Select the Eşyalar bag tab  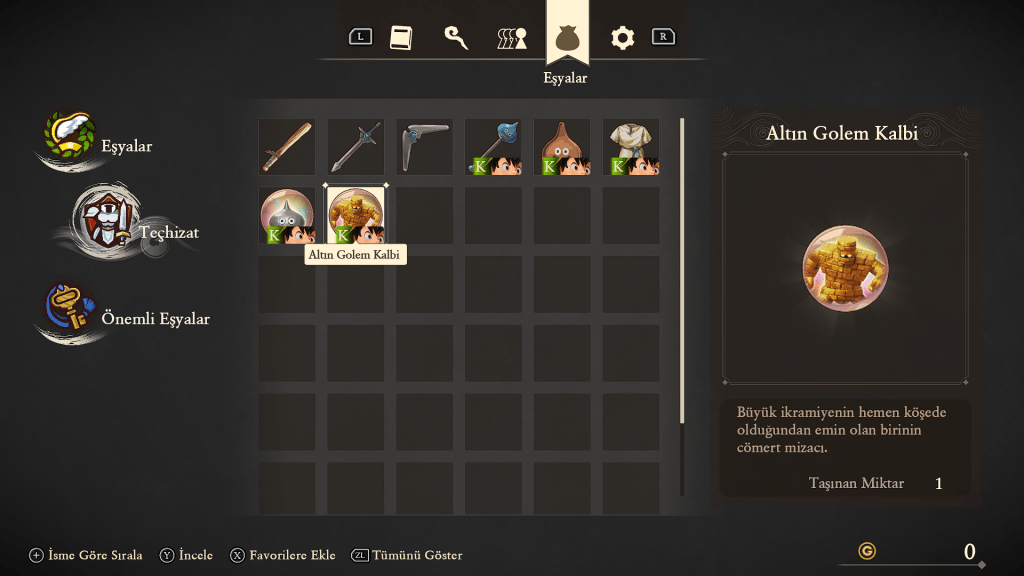click(567, 40)
